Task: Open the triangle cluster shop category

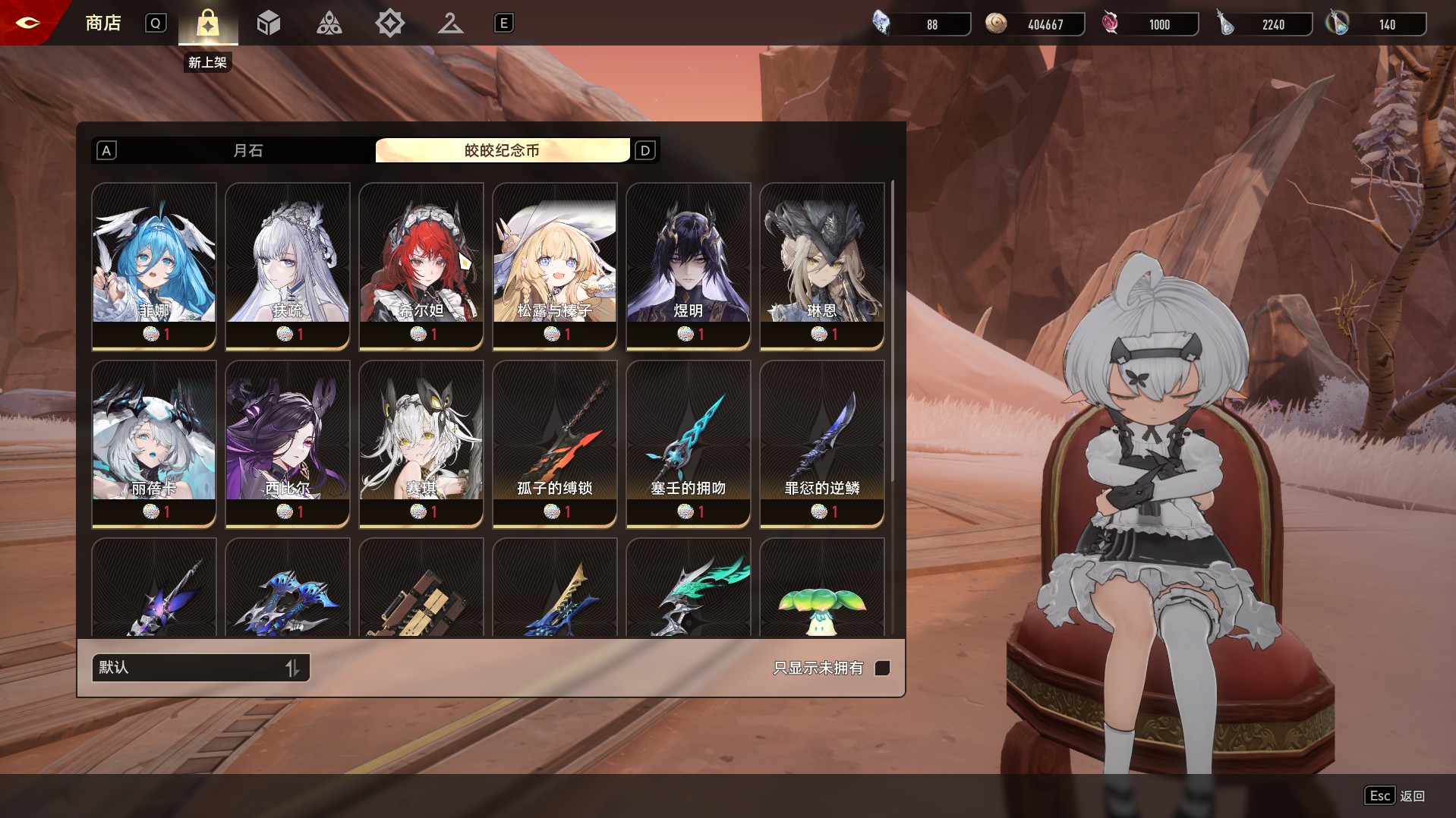Action: [x=329, y=24]
